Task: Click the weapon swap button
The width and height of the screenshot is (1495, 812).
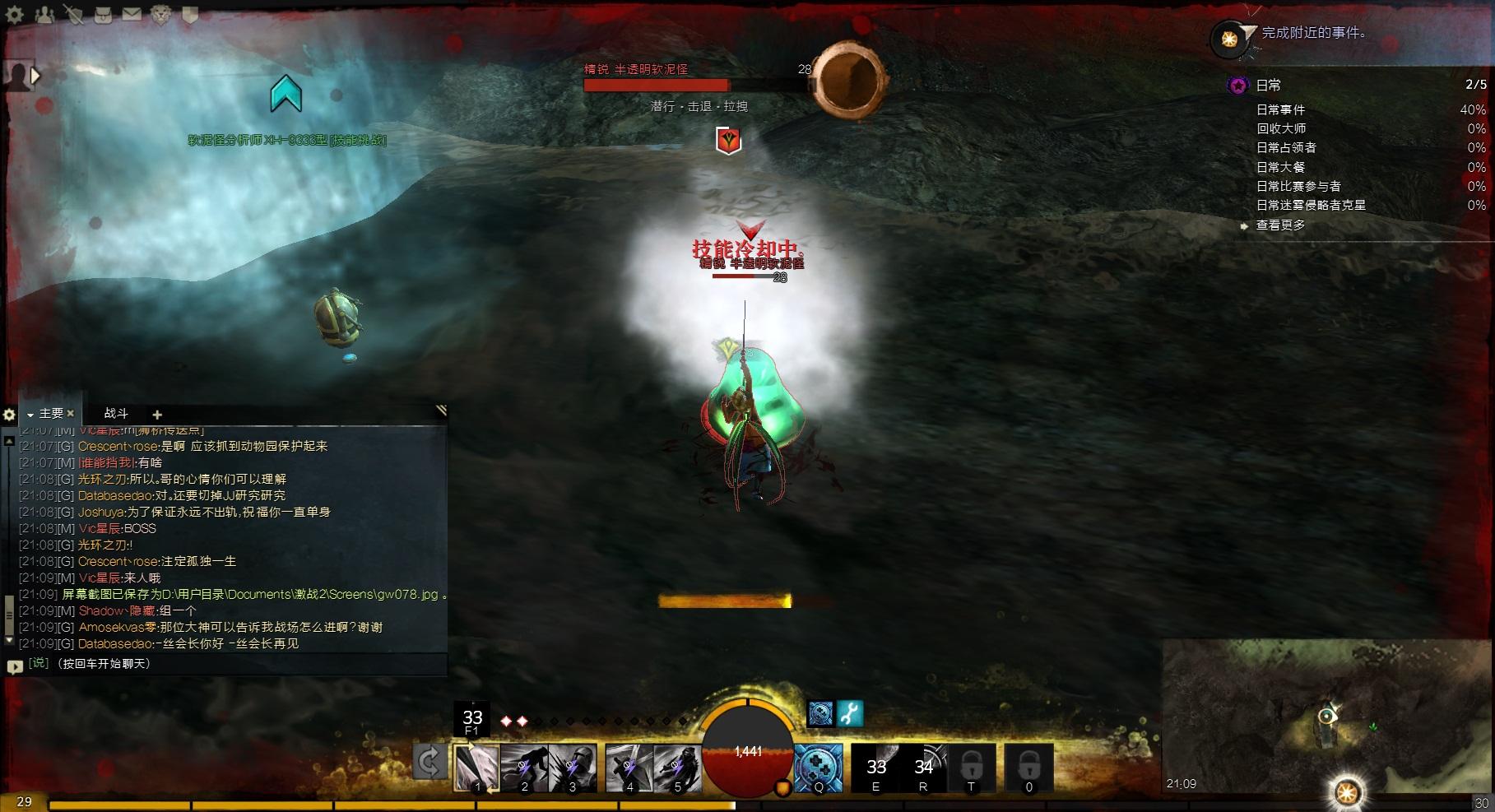Action: pos(429,762)
